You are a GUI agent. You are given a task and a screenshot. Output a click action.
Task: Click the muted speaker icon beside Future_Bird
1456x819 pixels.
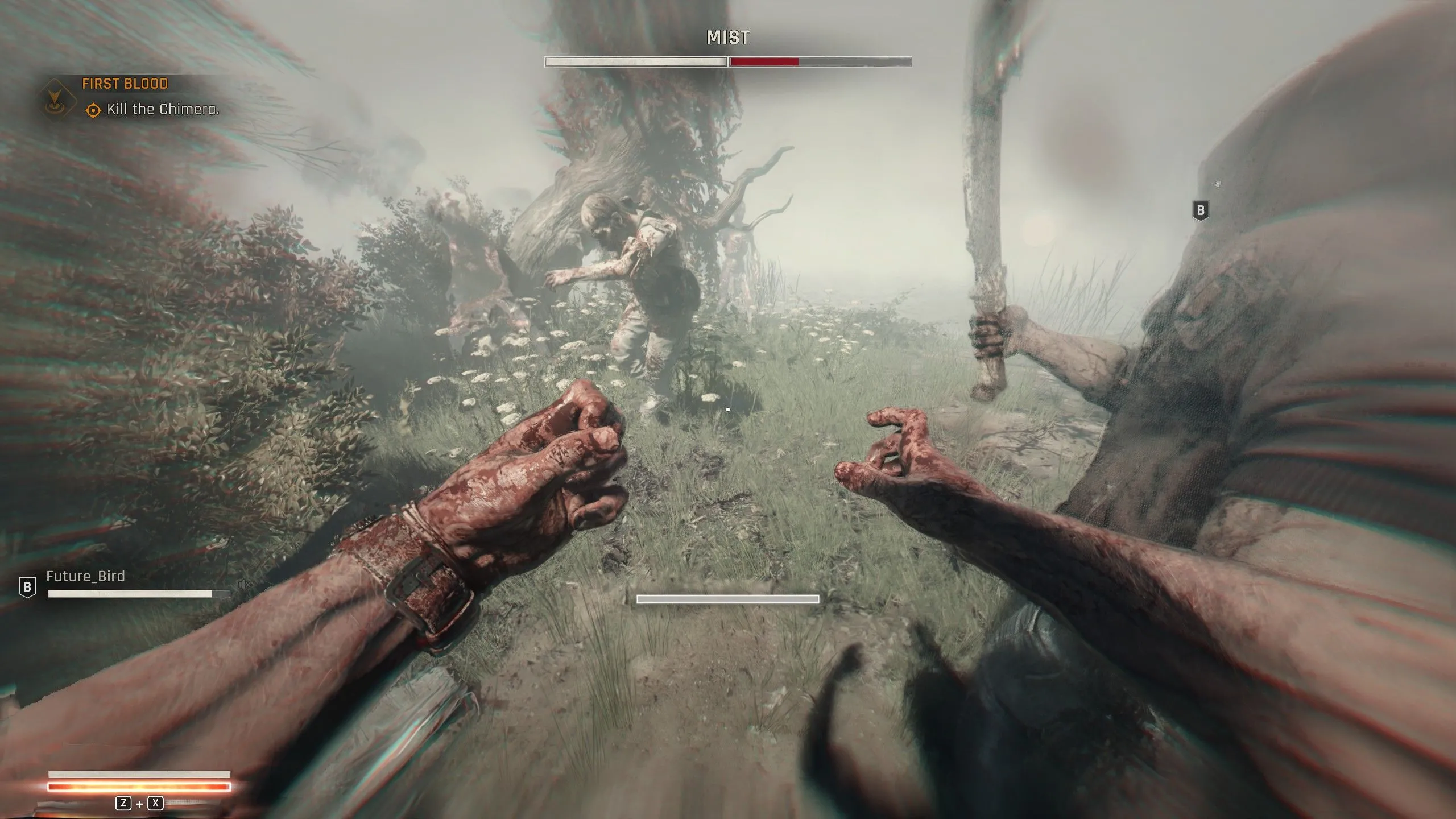click(x=244, y=584)
